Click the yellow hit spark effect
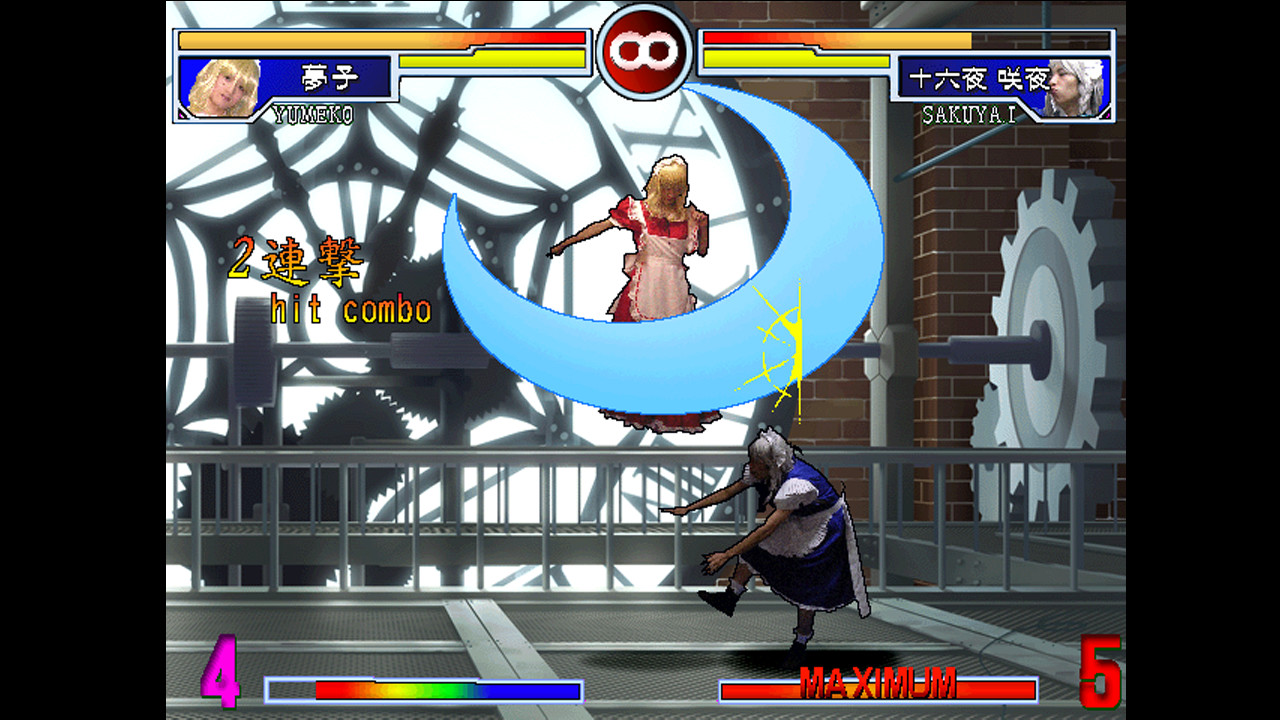 pos(785,340)
